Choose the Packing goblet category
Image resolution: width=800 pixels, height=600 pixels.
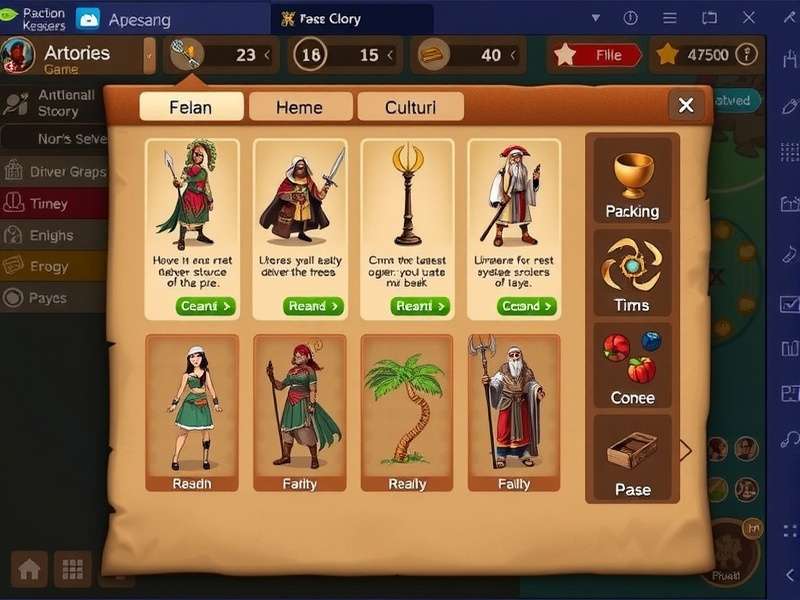point(632,181)
